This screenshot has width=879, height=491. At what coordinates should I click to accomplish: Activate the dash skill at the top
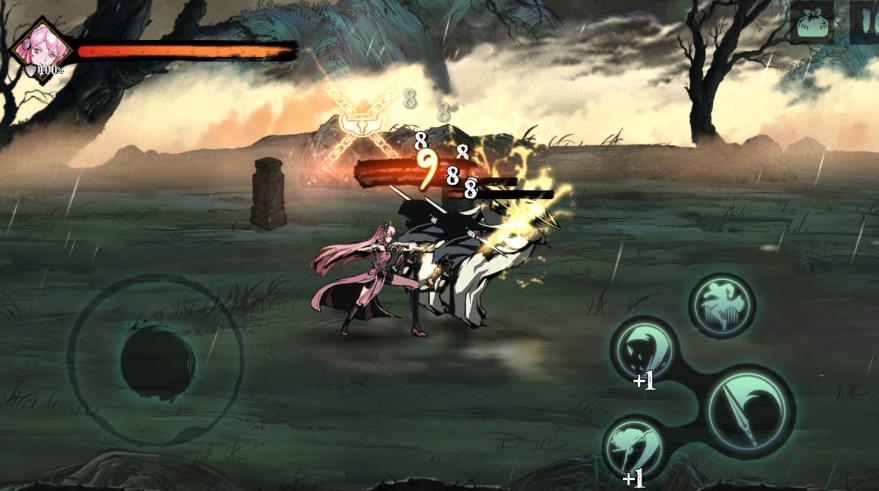tap(721, 306)
